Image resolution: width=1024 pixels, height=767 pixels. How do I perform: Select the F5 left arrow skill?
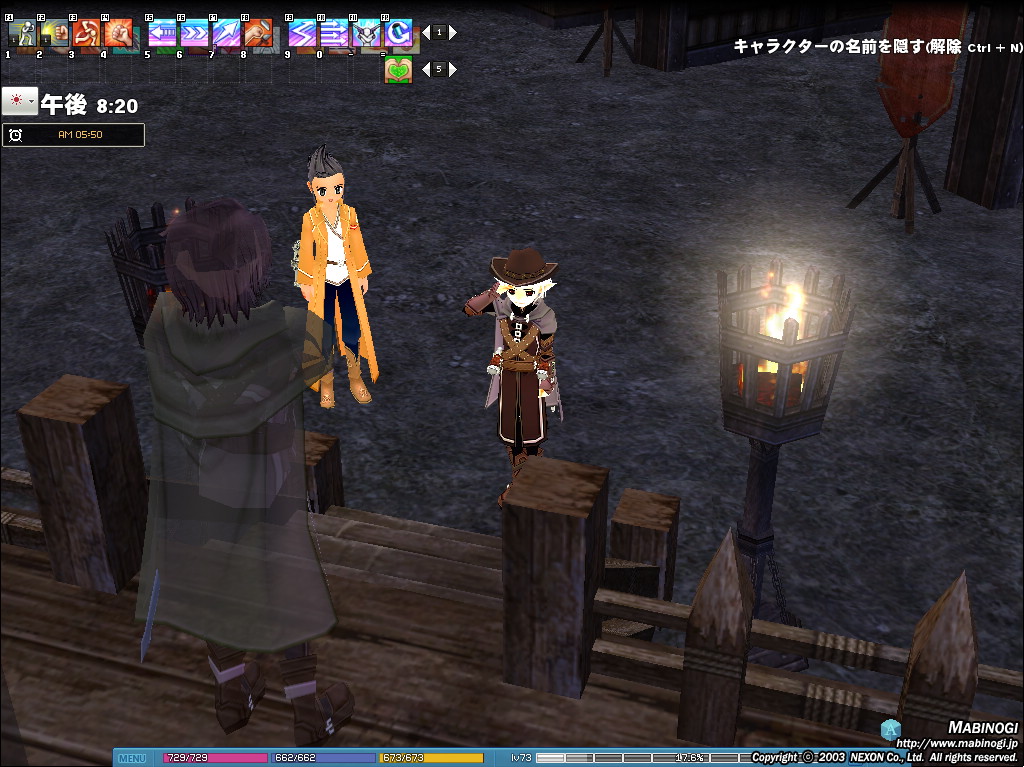click(162, 33)
